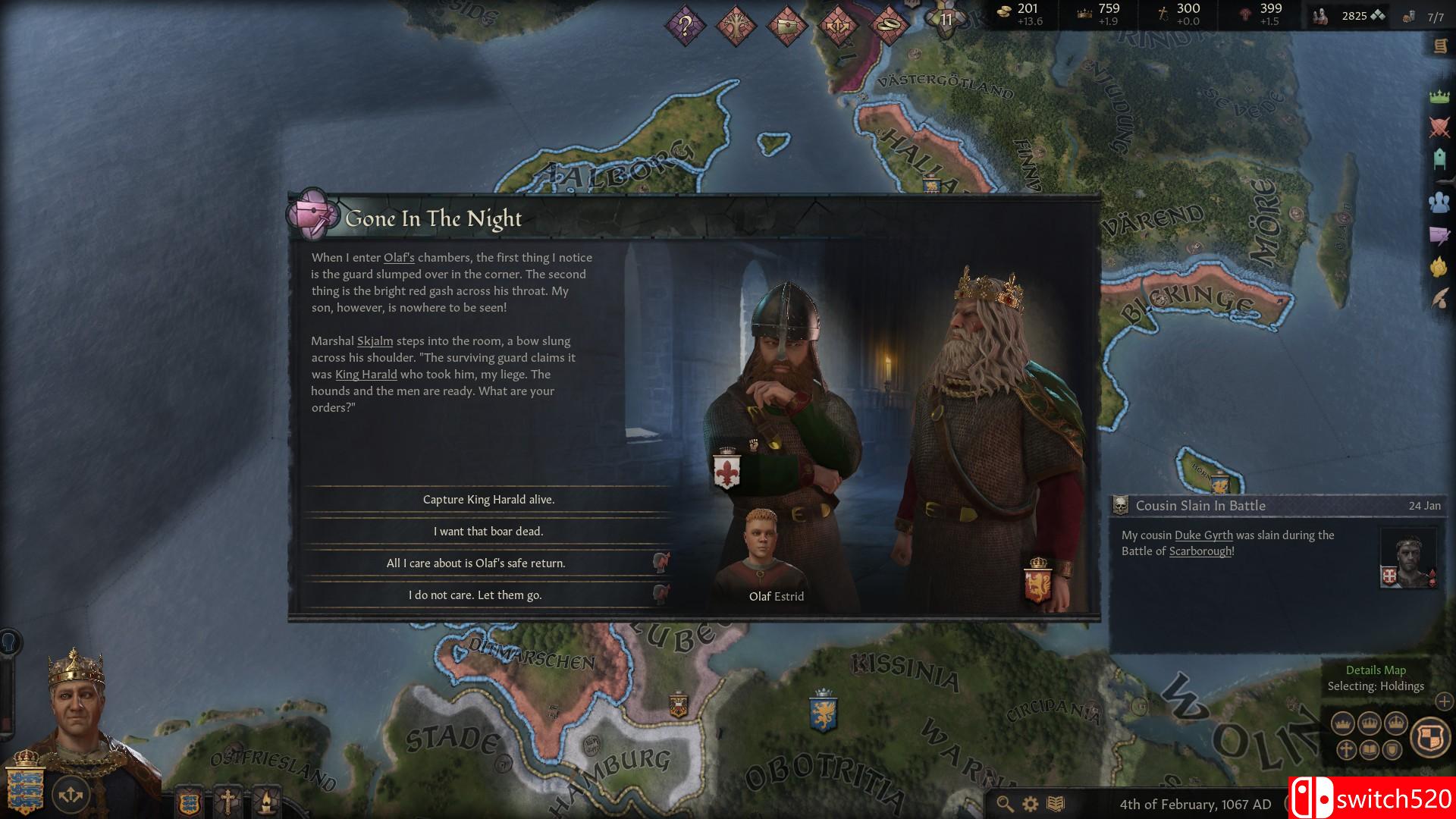Choose "Capture King Harald alive."
The image size is (1456, 819).
(488, 500)
